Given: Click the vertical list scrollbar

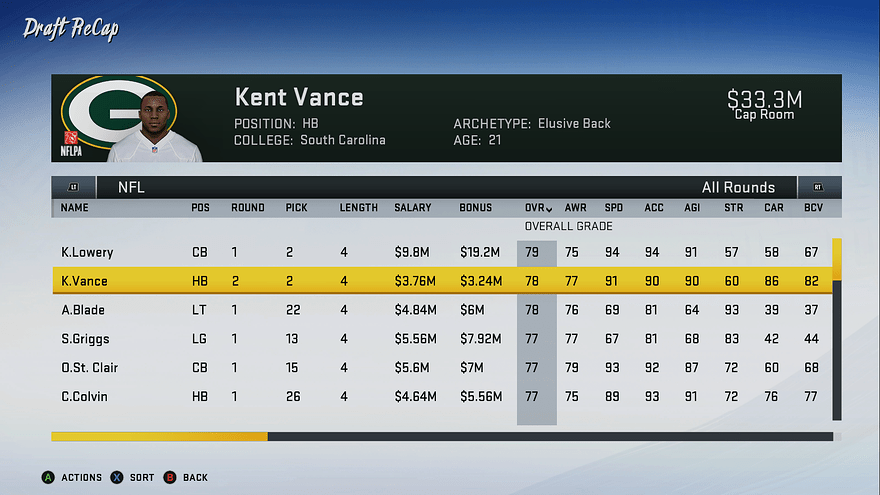Looking at the screenshot, I should (837, 330).
